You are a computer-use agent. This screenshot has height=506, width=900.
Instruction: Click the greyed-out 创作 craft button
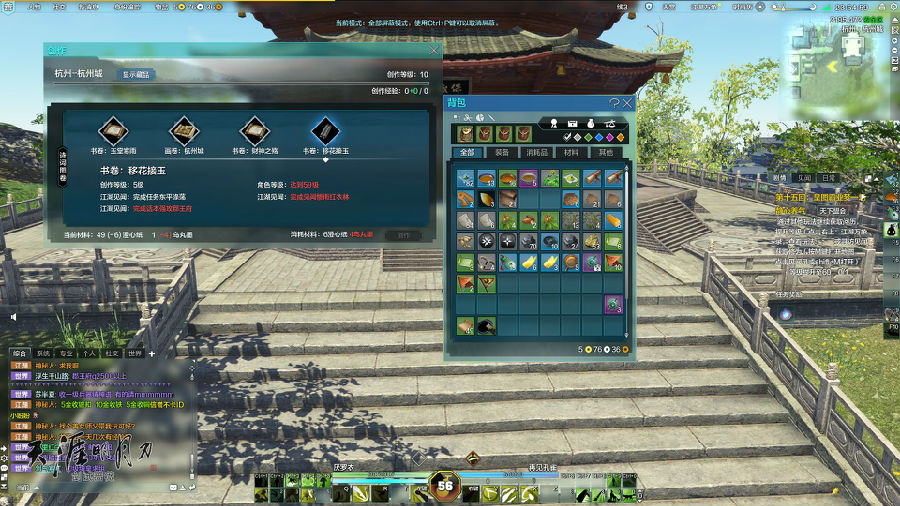tap(404, 235)
